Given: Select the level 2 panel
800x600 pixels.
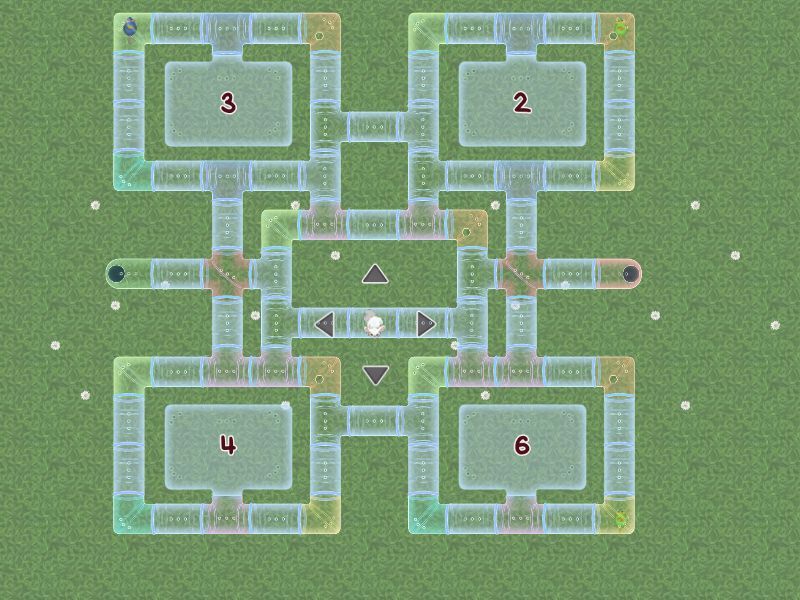Looking at the screenshot, I should 521,104.
